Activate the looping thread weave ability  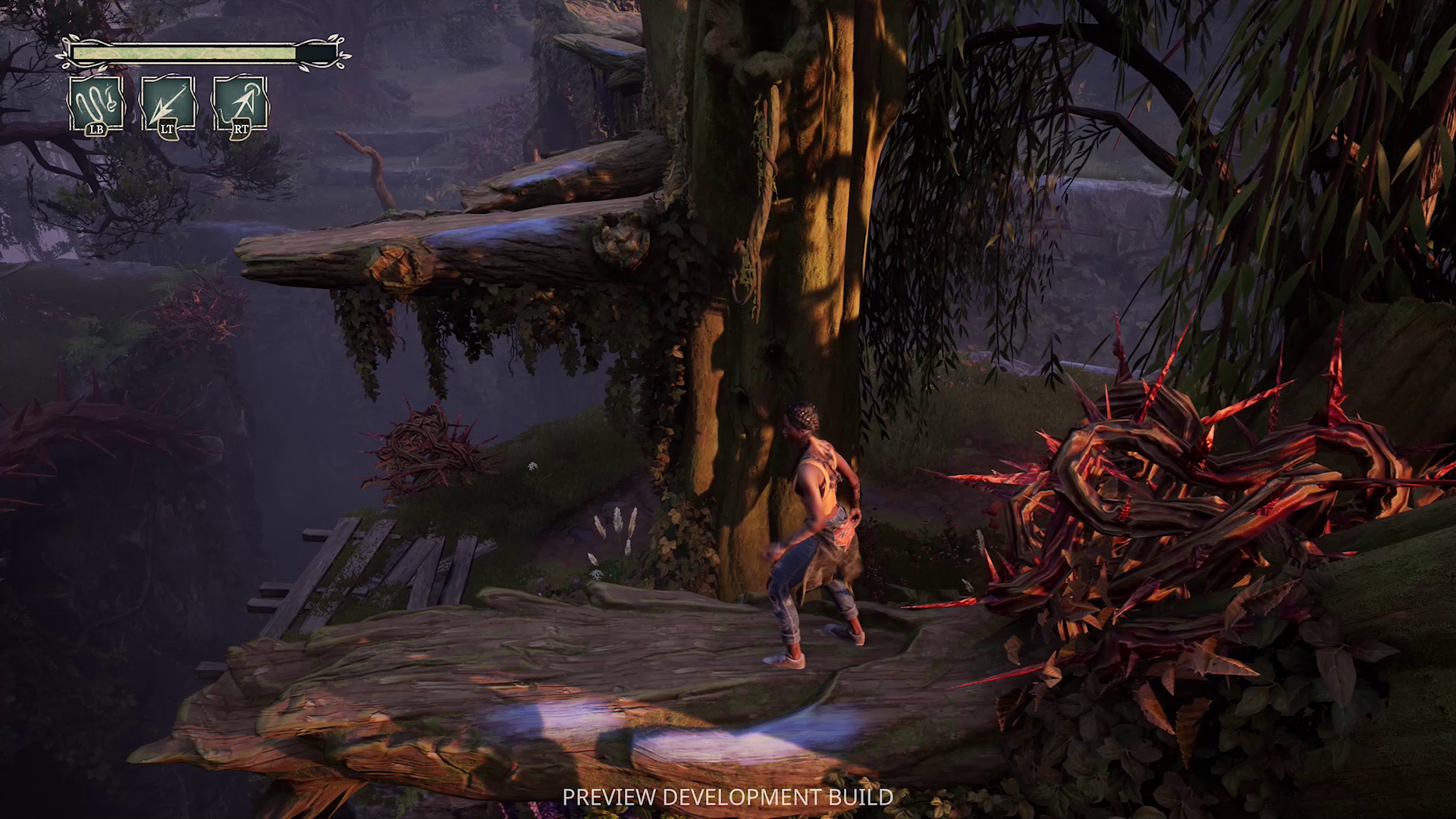coord(96,103)
